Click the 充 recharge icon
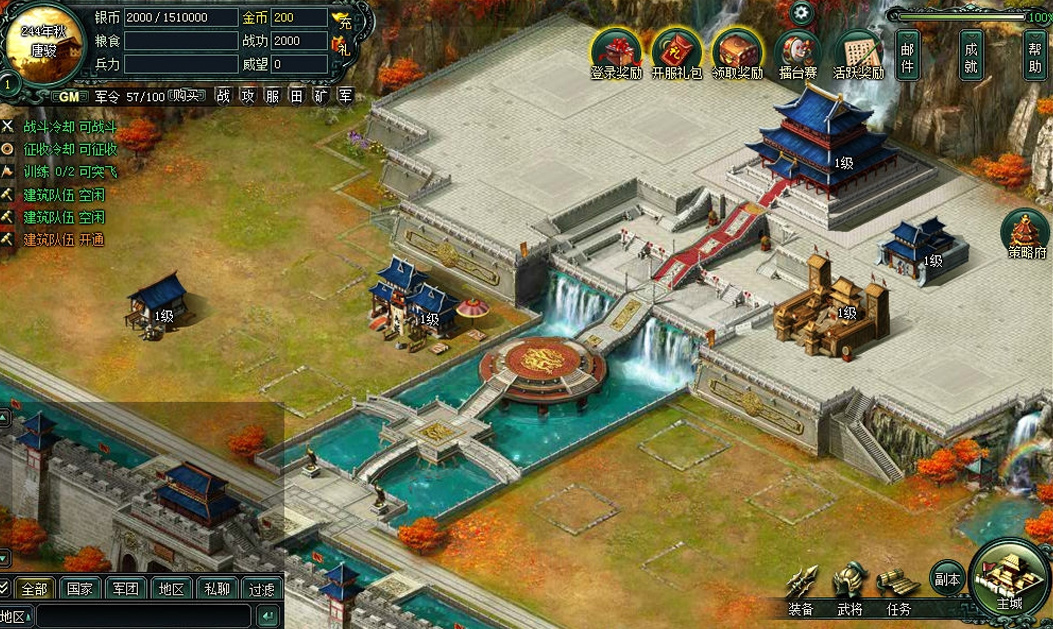1053x629 pixels. (342, 18)
